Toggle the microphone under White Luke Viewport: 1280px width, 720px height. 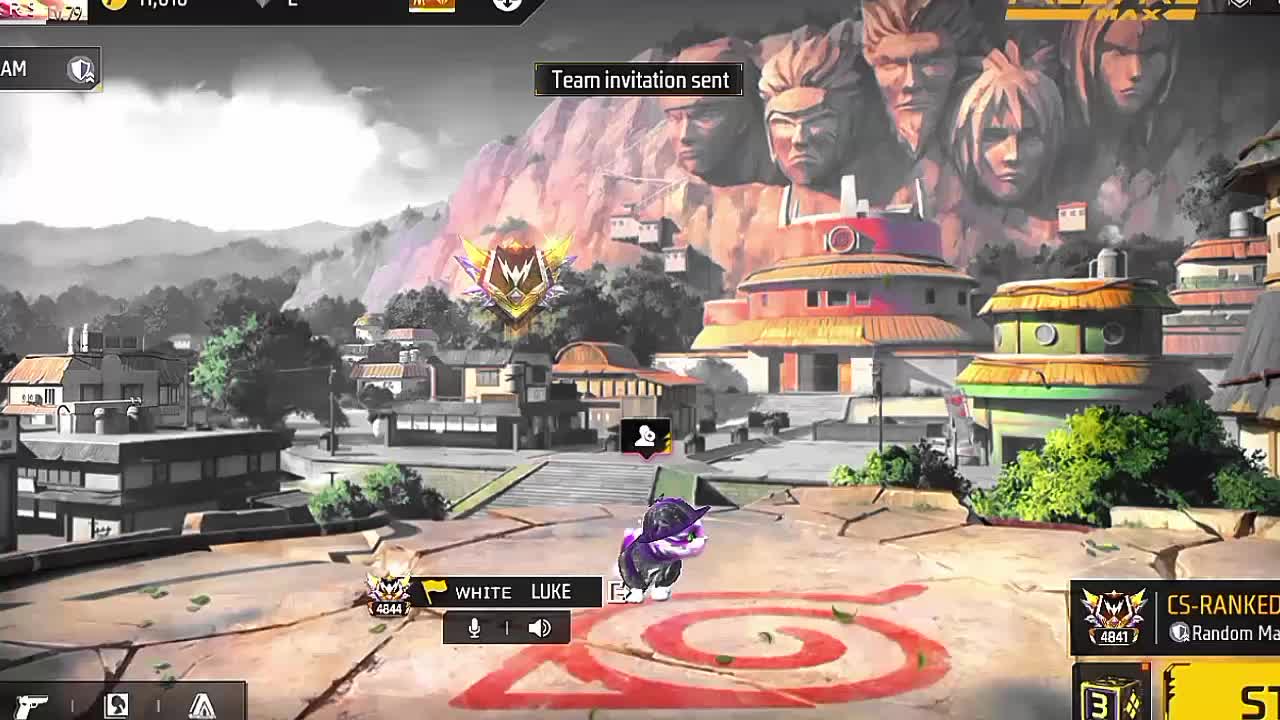[x=475, y=628]
